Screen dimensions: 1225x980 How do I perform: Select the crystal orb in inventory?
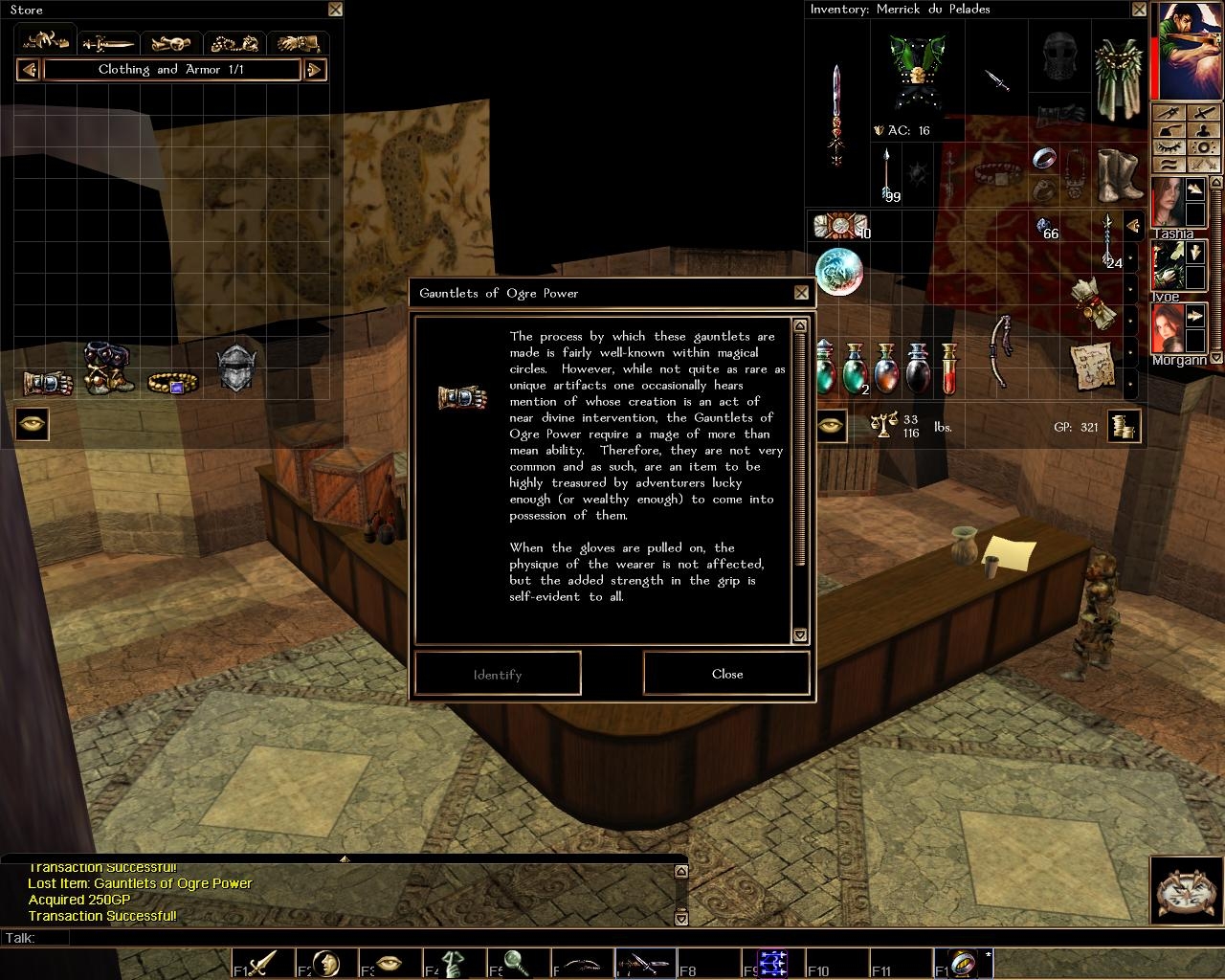coord(839,271)
